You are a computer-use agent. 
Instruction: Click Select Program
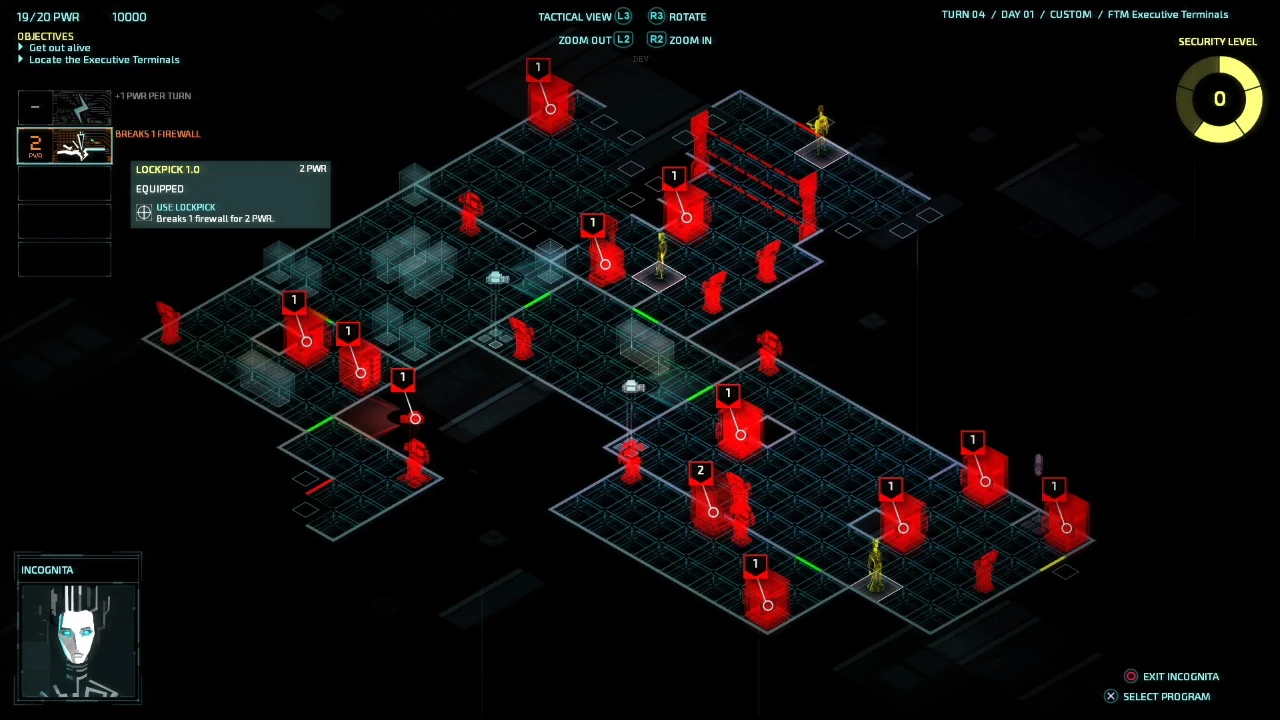pos(1166,696)
